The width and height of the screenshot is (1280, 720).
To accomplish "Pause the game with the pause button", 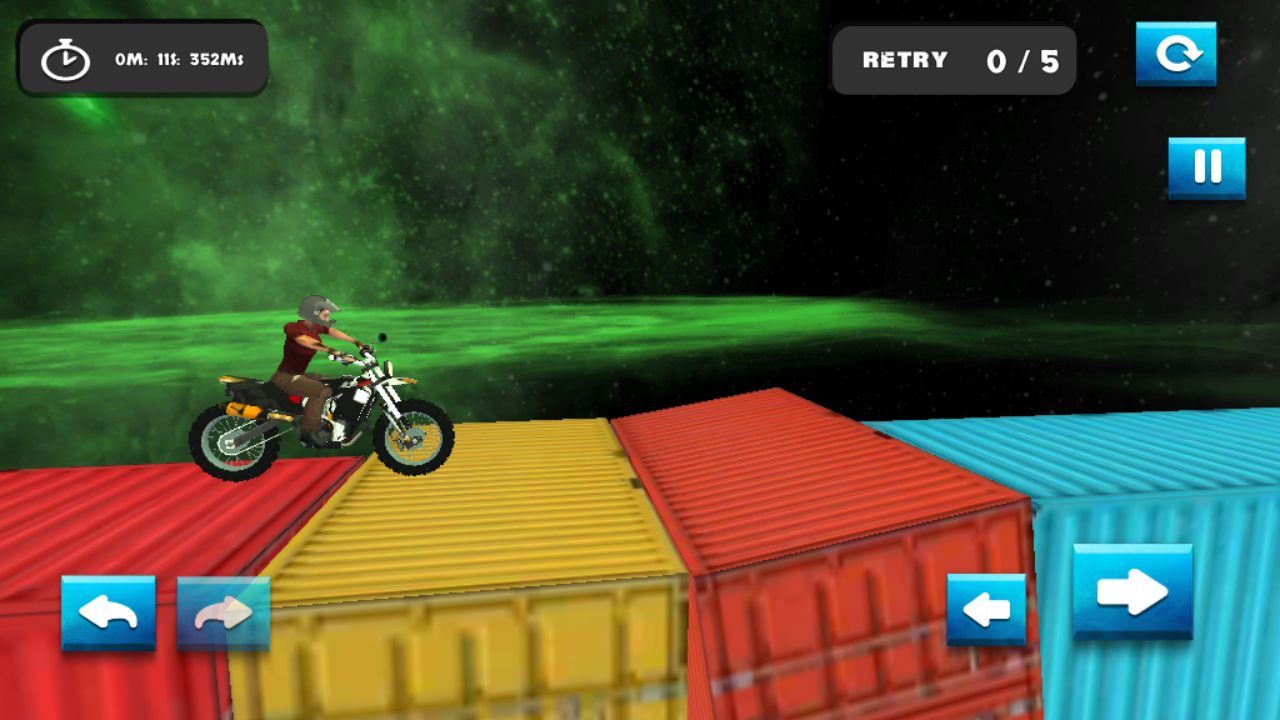I will (1207, 167).
